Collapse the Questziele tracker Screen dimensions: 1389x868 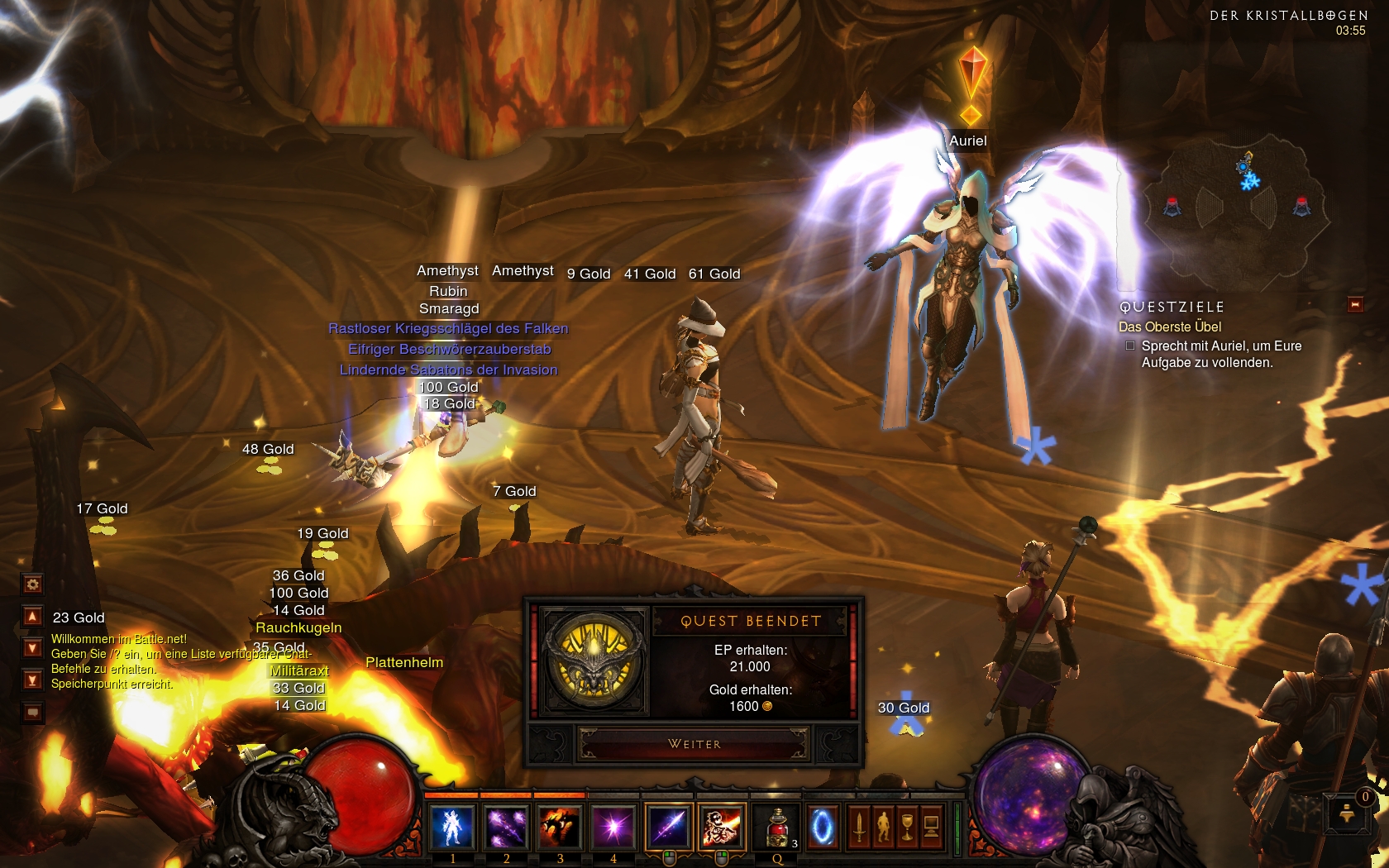pyautogui.click(x=1355, y=305)
